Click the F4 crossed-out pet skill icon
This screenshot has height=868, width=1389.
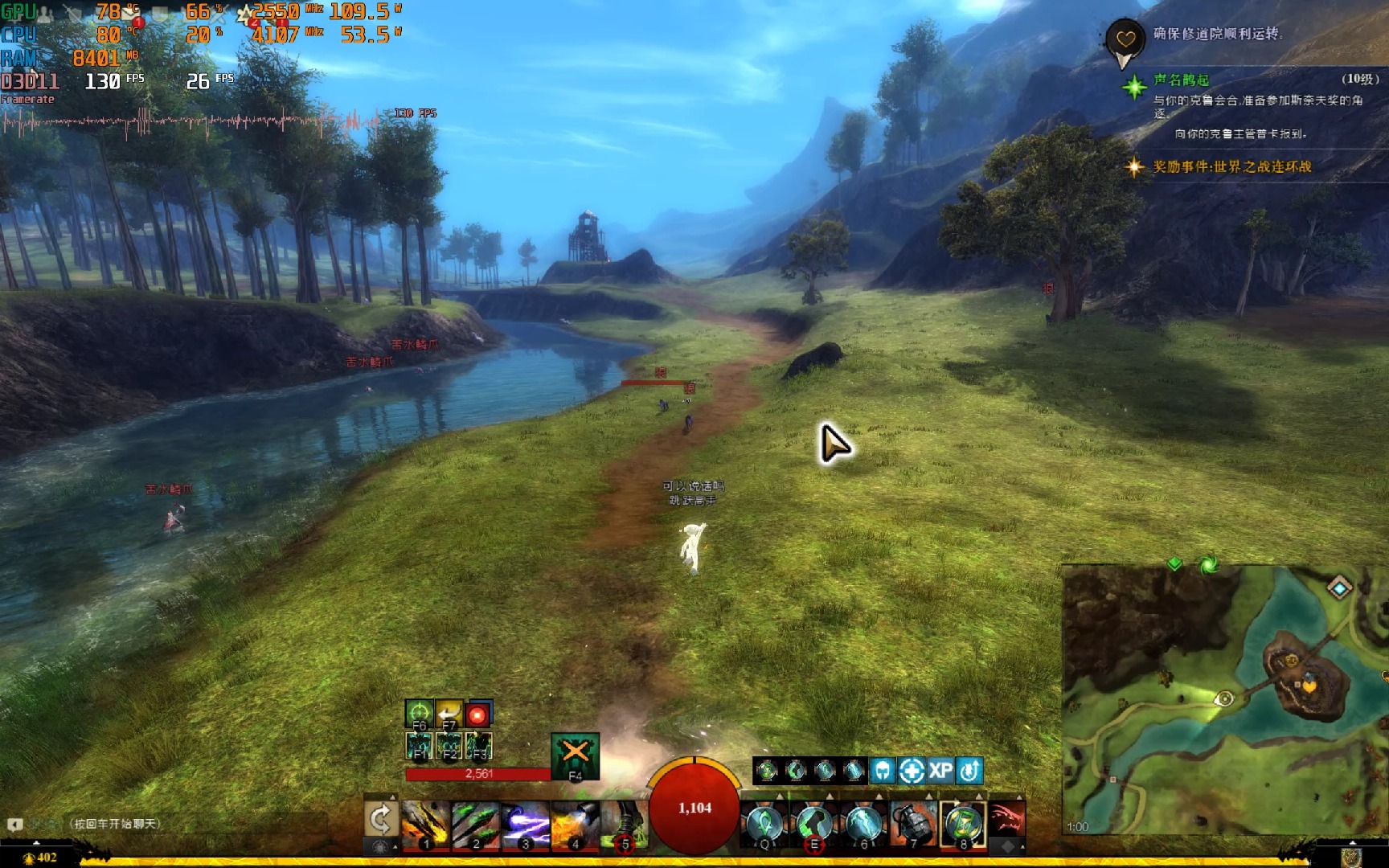click(575, 755)
